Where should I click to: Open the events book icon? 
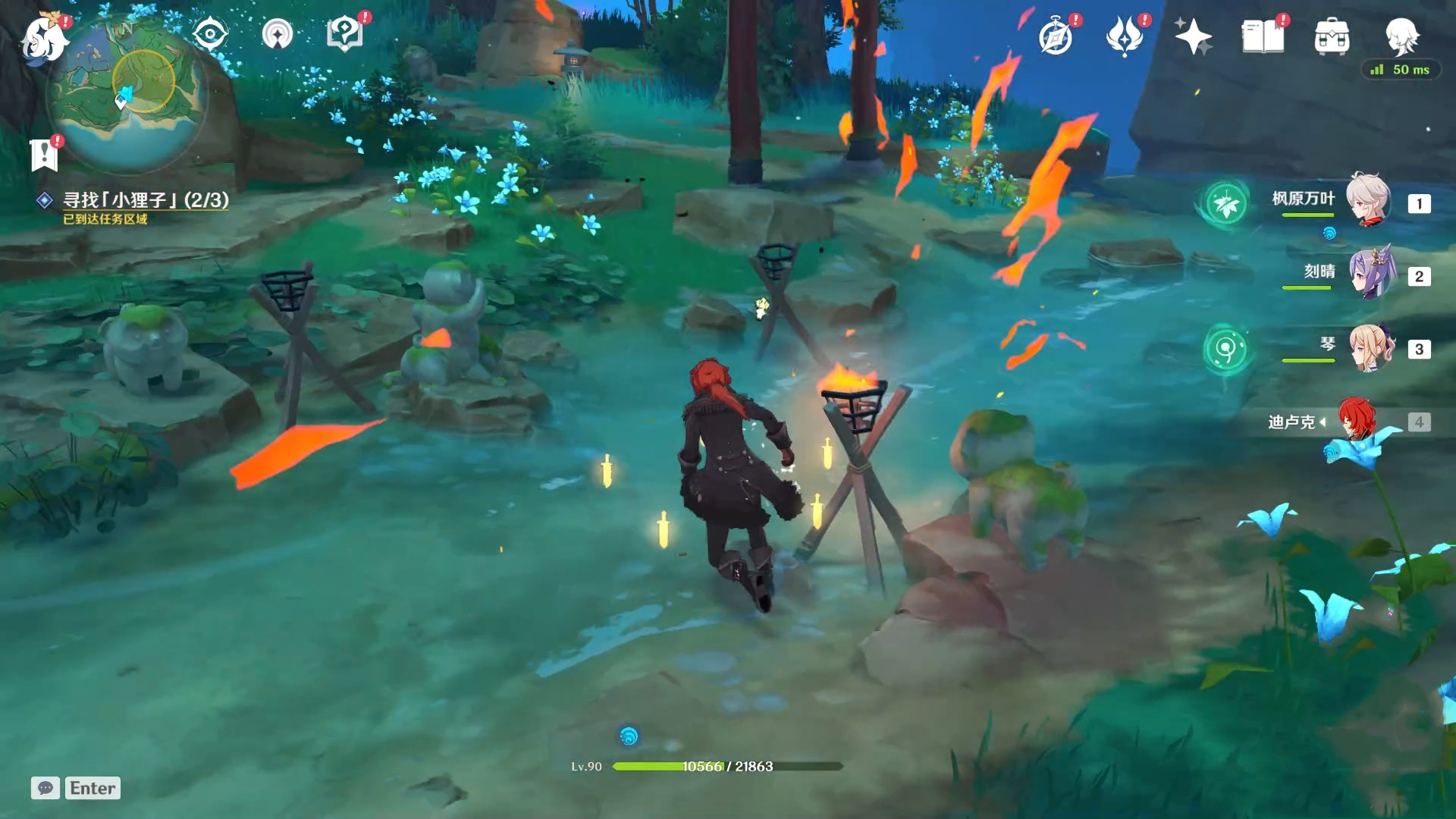point(1263,36)
